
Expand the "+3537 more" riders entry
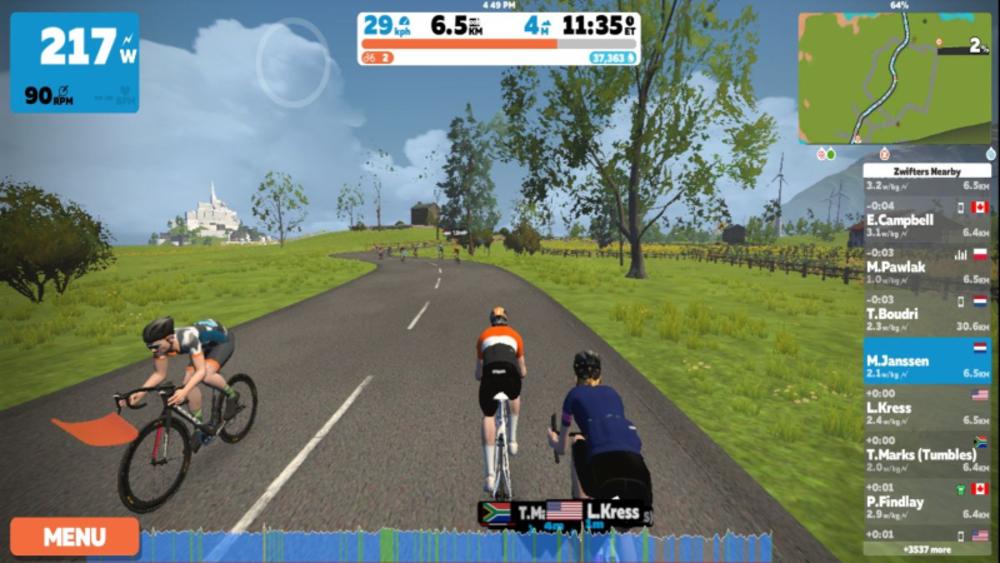[x=926, y=549]
